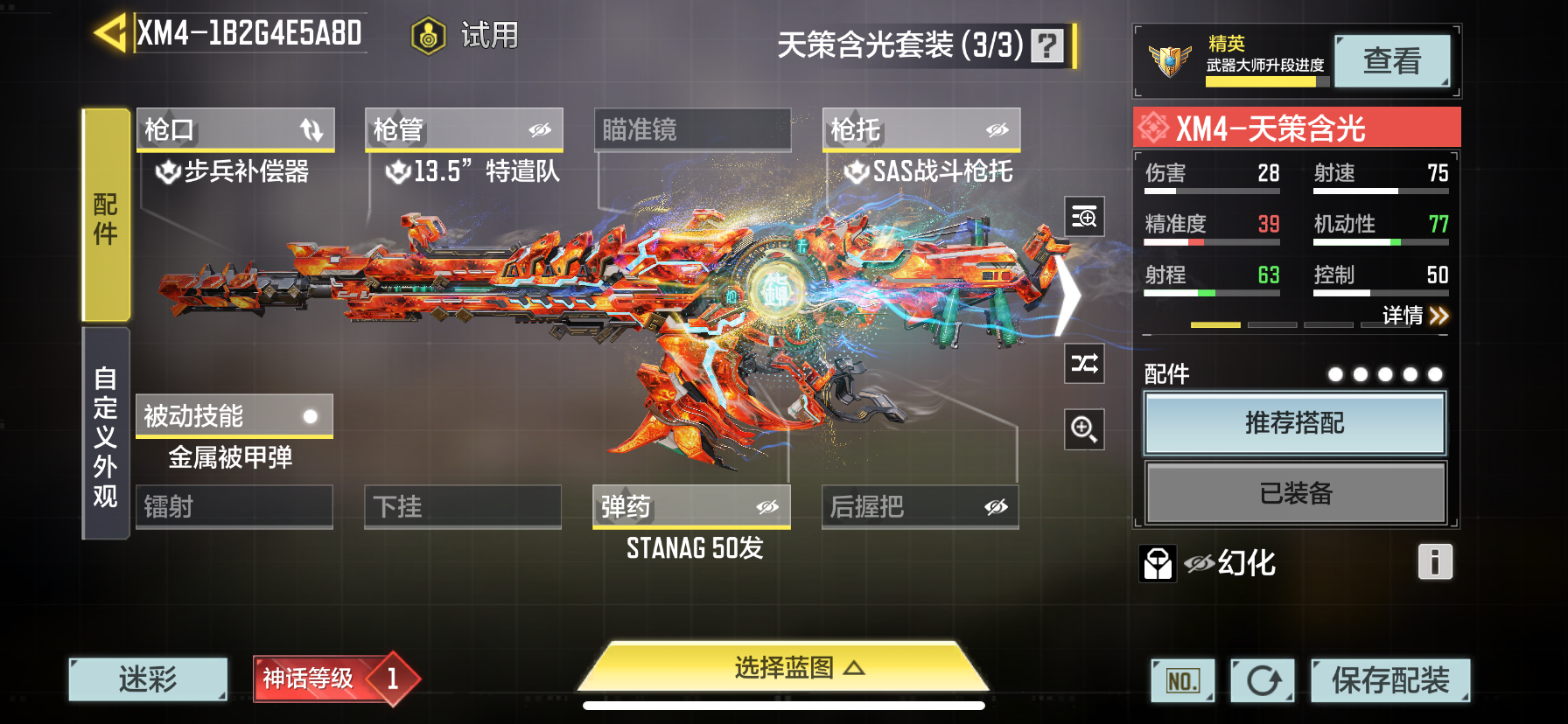Image resolution: width=1568 pixels, height=724 pixels.
Task: Tap the 试用 trial button
Action: tap(465, 36)
